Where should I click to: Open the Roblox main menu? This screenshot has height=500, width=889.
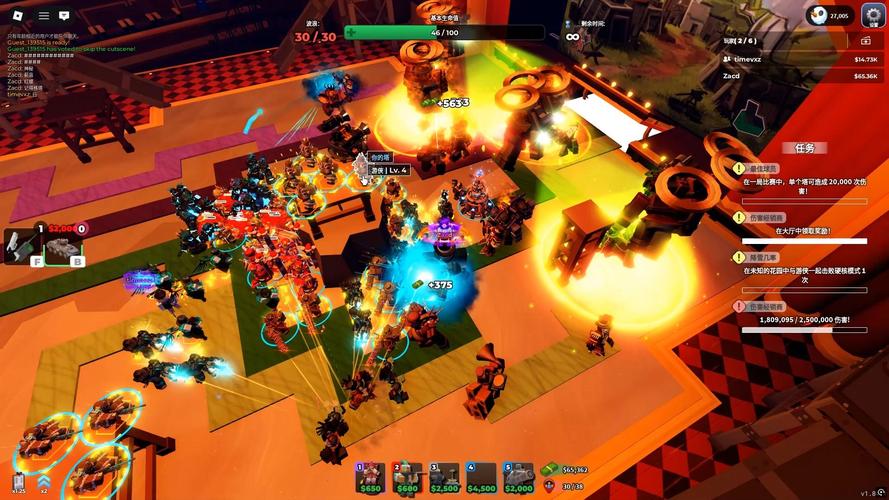click(17, 16)
